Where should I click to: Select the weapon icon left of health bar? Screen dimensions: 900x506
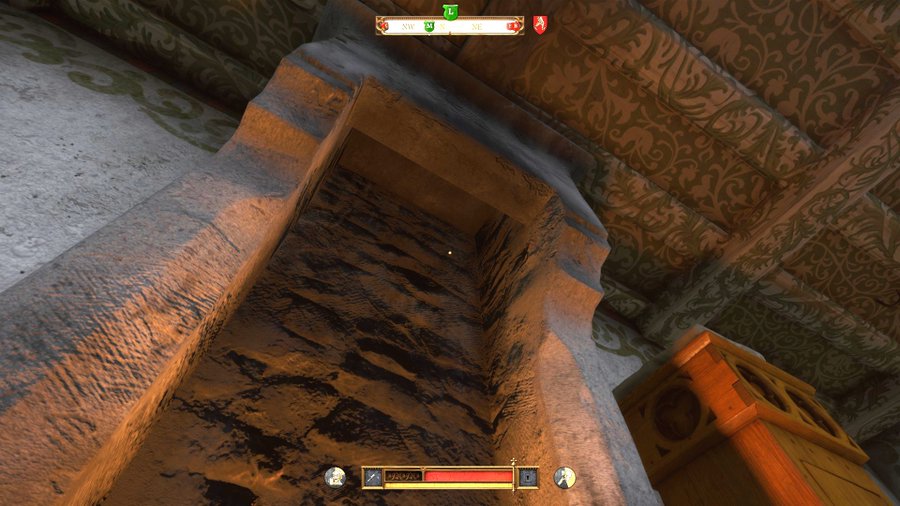point(372,477)
